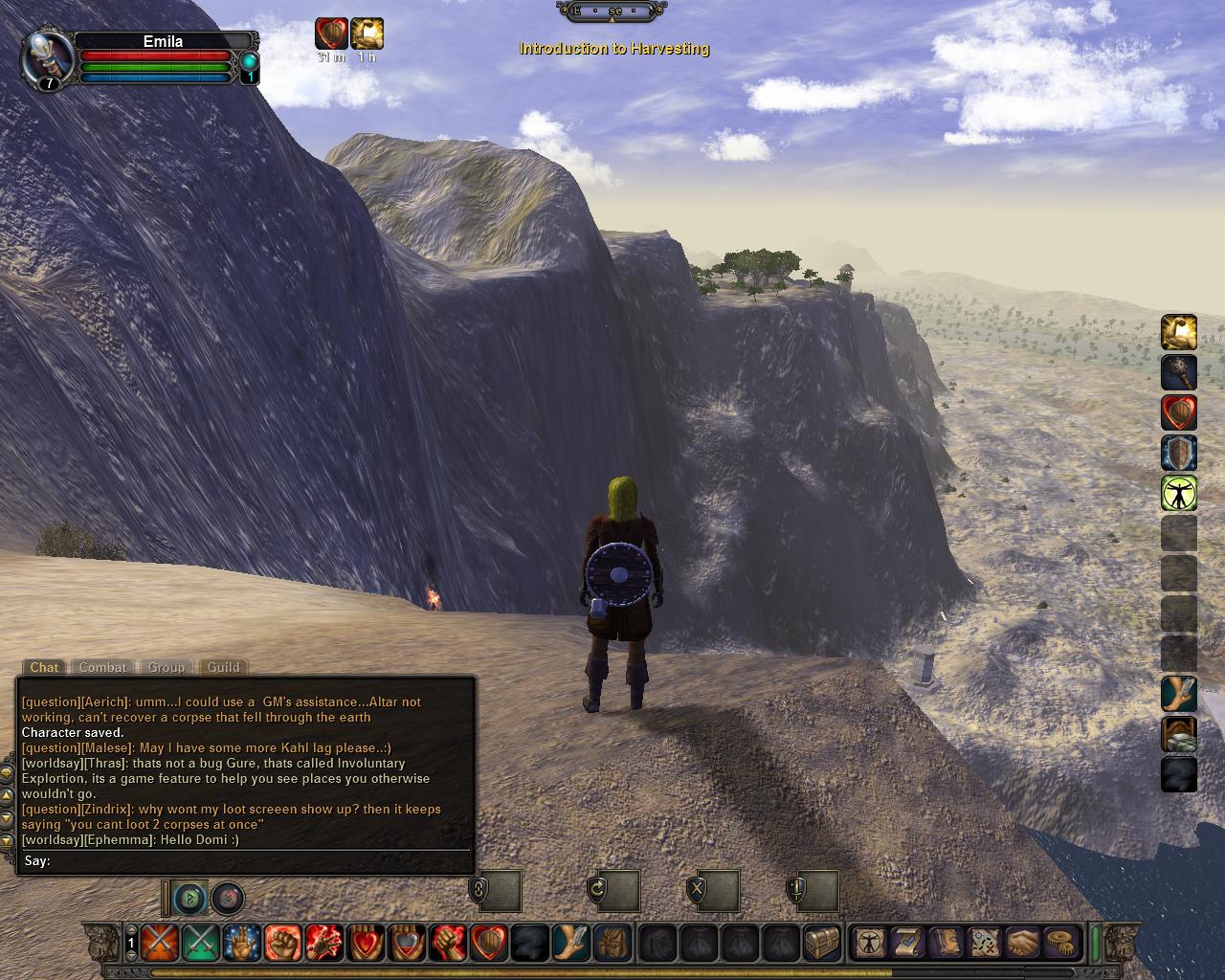Activate the crossed swords attack on orange

[x=159, y=943]
